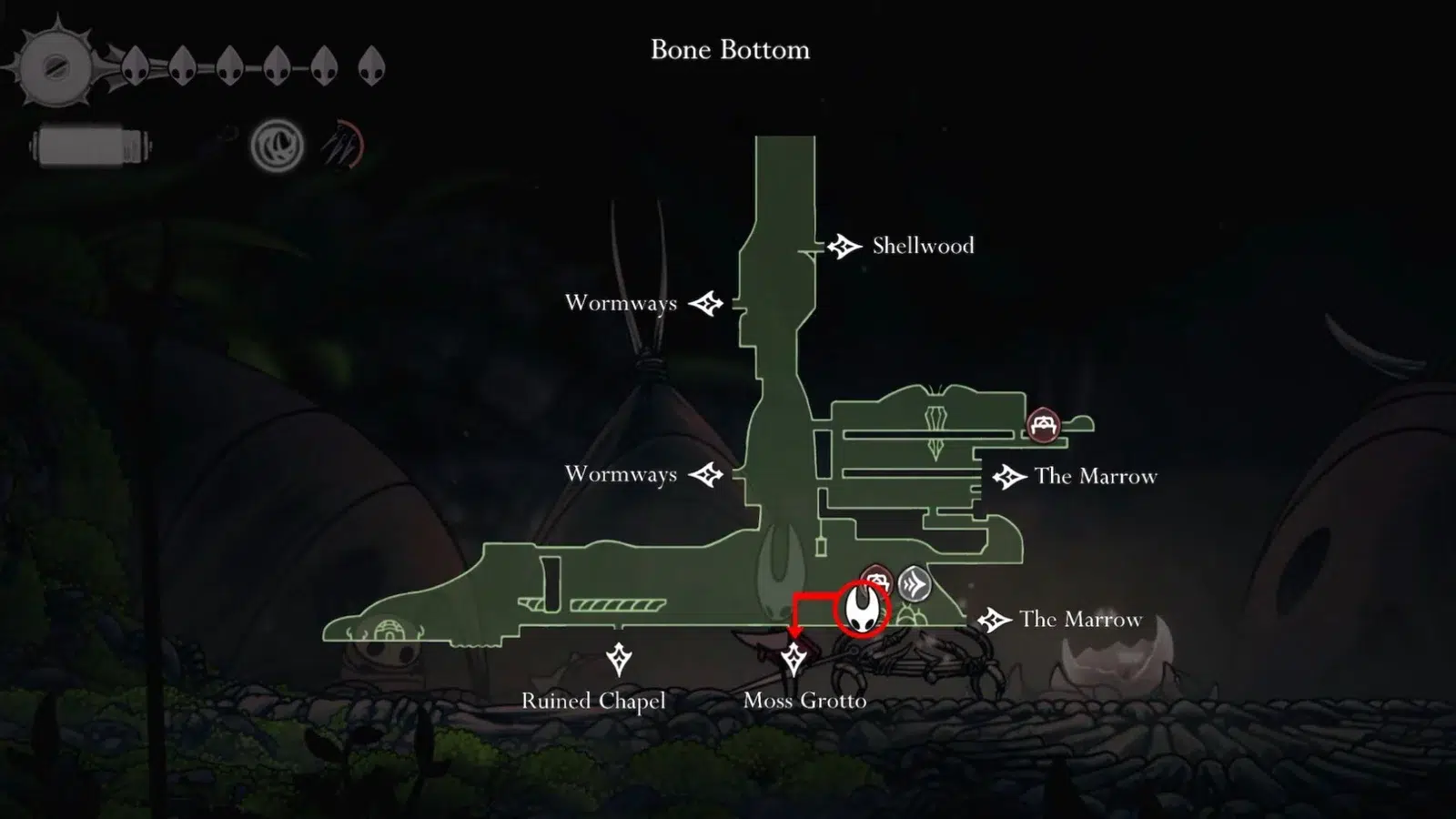Click the grey arrow map pin

(x=915, y=583)
